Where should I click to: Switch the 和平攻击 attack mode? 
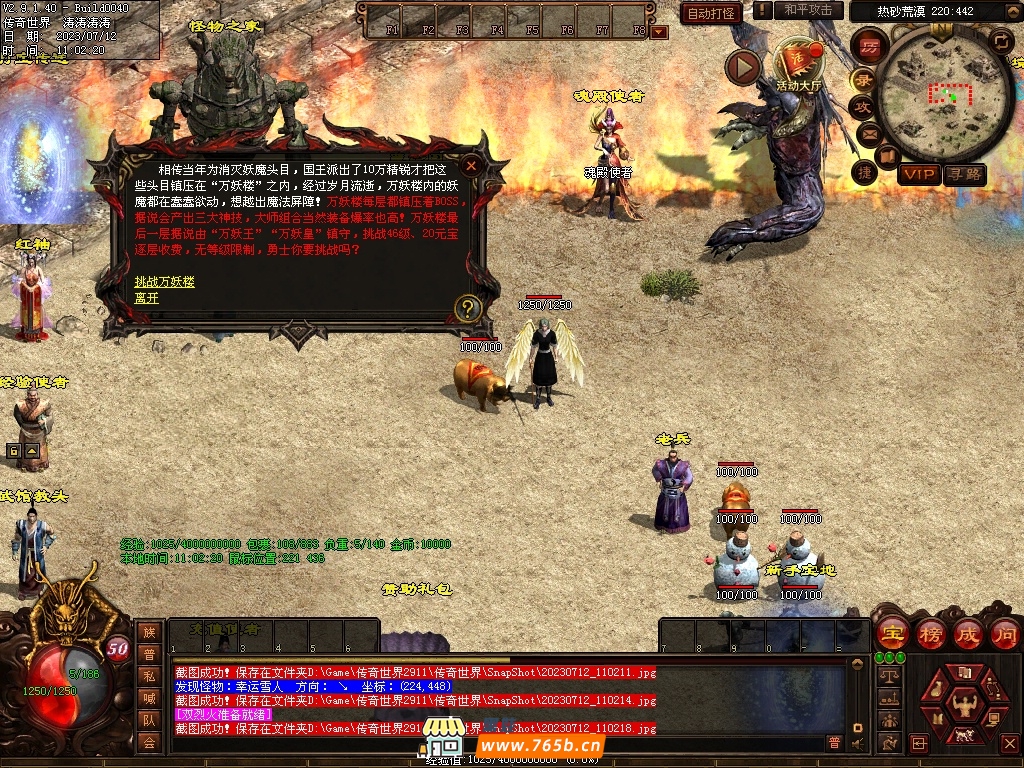[x=808, y=10]
